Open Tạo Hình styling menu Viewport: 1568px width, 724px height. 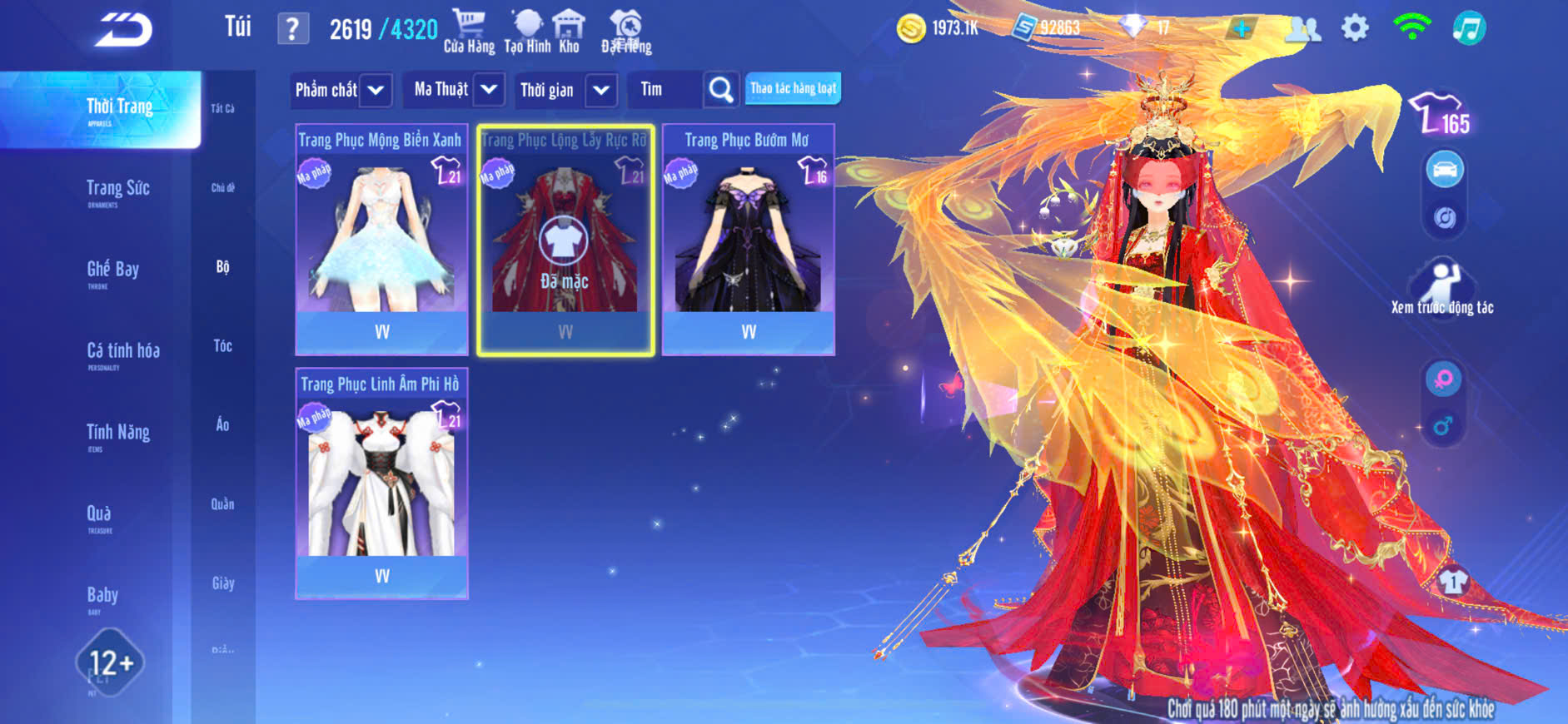tap(527, 32)
